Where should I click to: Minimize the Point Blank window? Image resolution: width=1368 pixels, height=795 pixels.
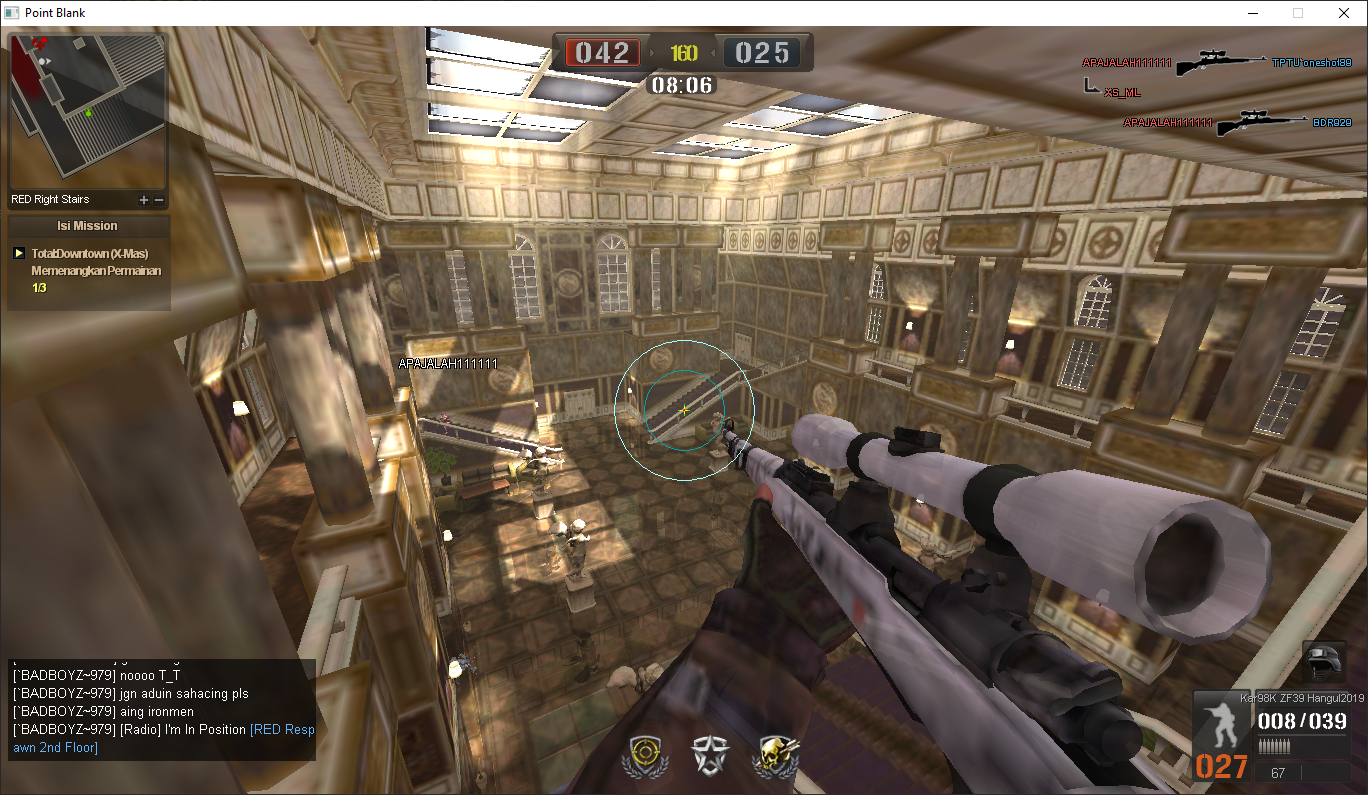1252,13
